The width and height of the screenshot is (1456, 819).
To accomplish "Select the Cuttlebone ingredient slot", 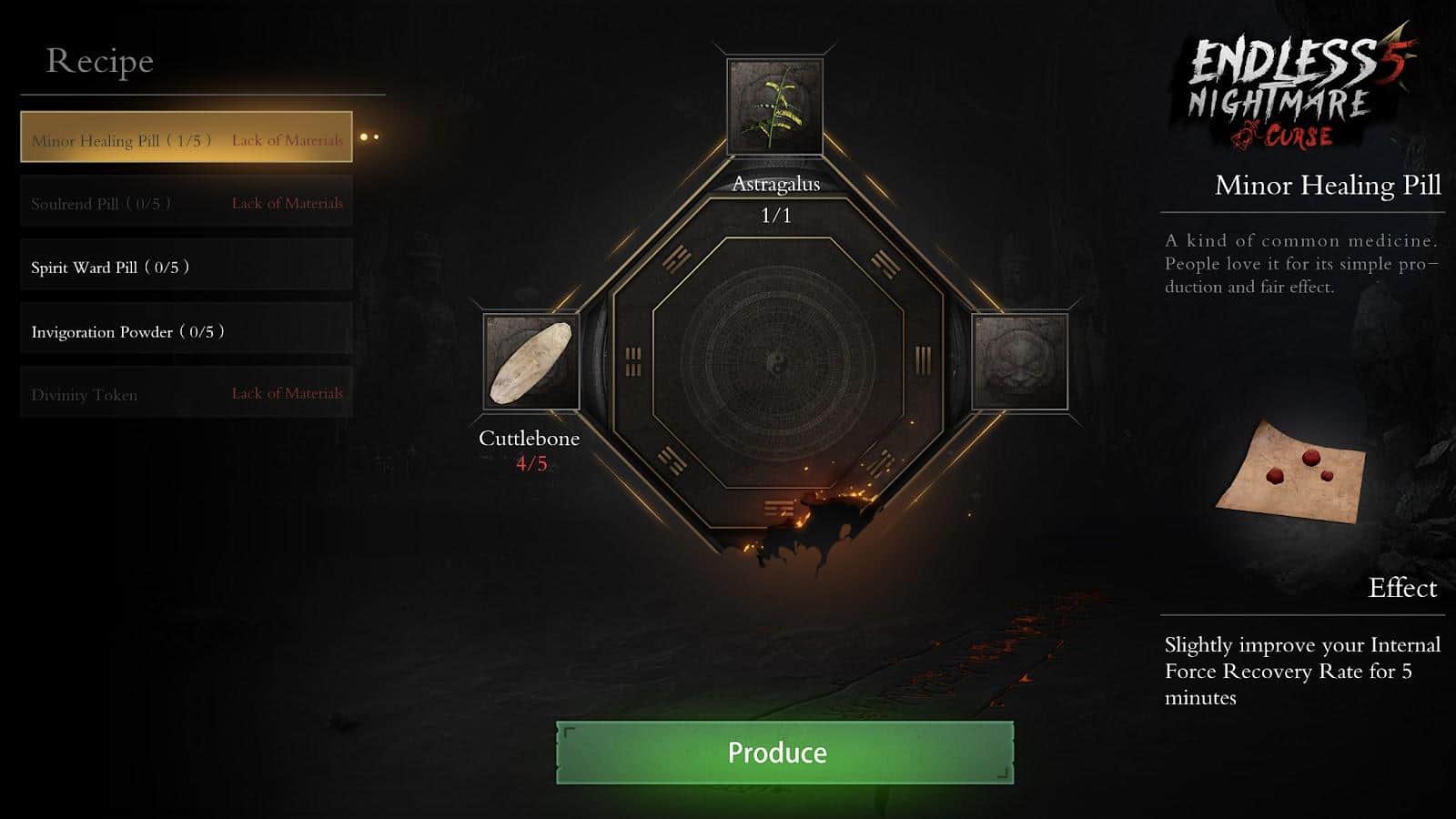I will tap(531, 362).
